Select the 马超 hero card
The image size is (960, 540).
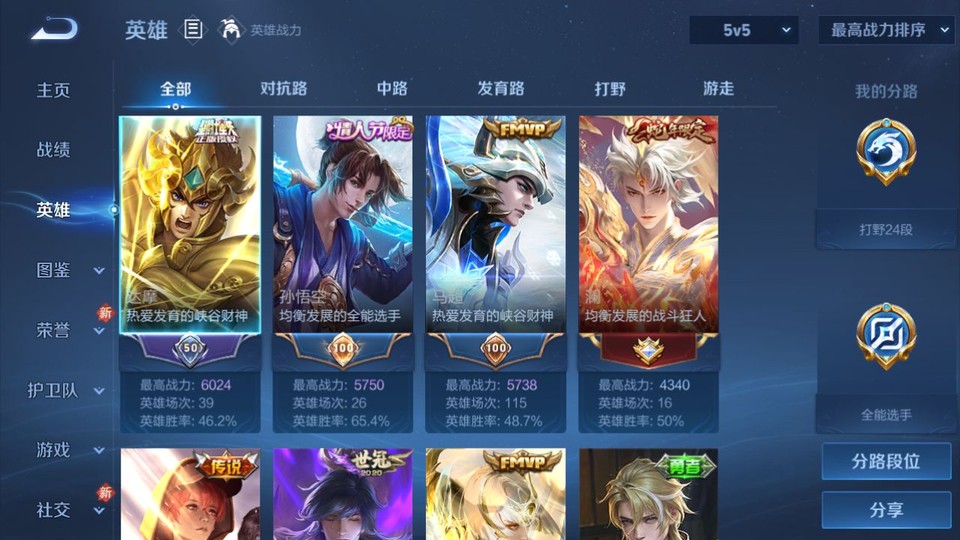[x=495, y=225]
